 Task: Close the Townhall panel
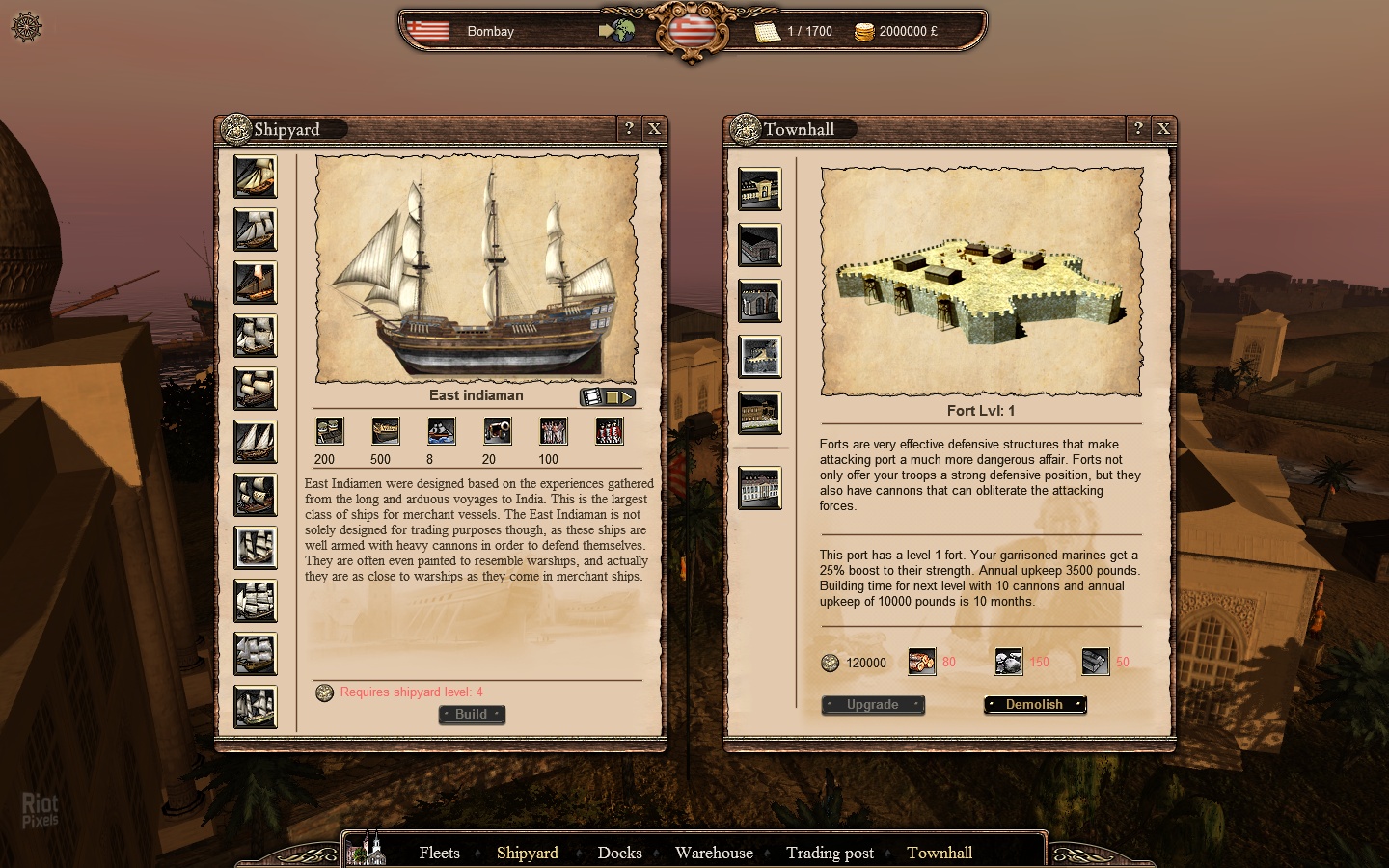(x=1163, y=128)
